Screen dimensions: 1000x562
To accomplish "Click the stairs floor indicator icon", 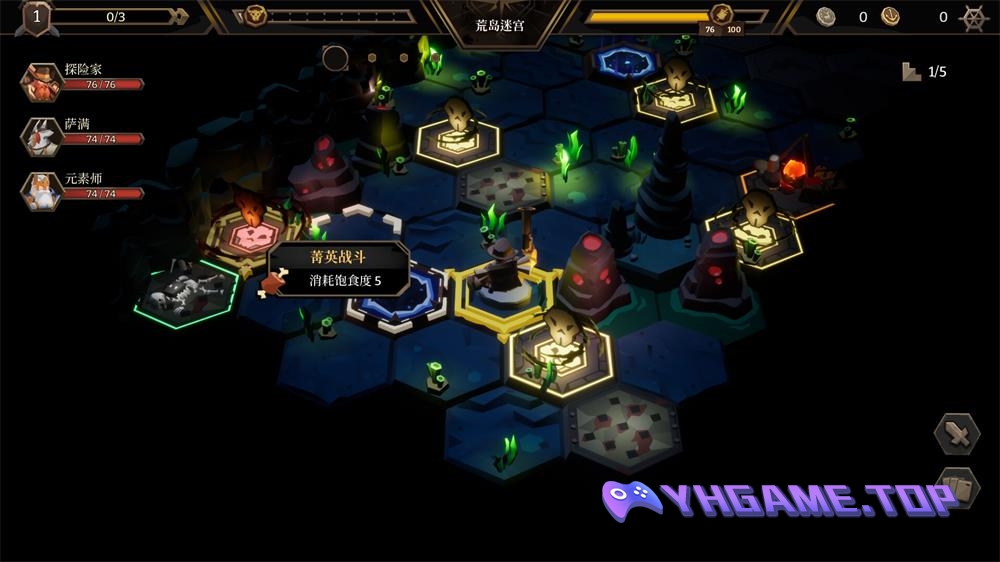I will coord(911,72).
